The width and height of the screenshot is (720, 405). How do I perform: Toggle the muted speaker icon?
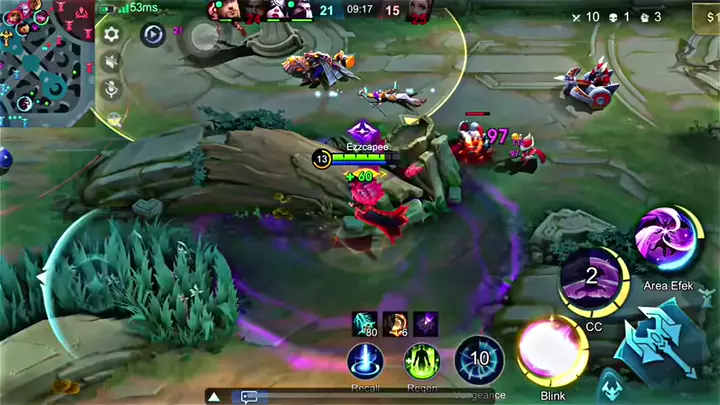tap(112, 62)
